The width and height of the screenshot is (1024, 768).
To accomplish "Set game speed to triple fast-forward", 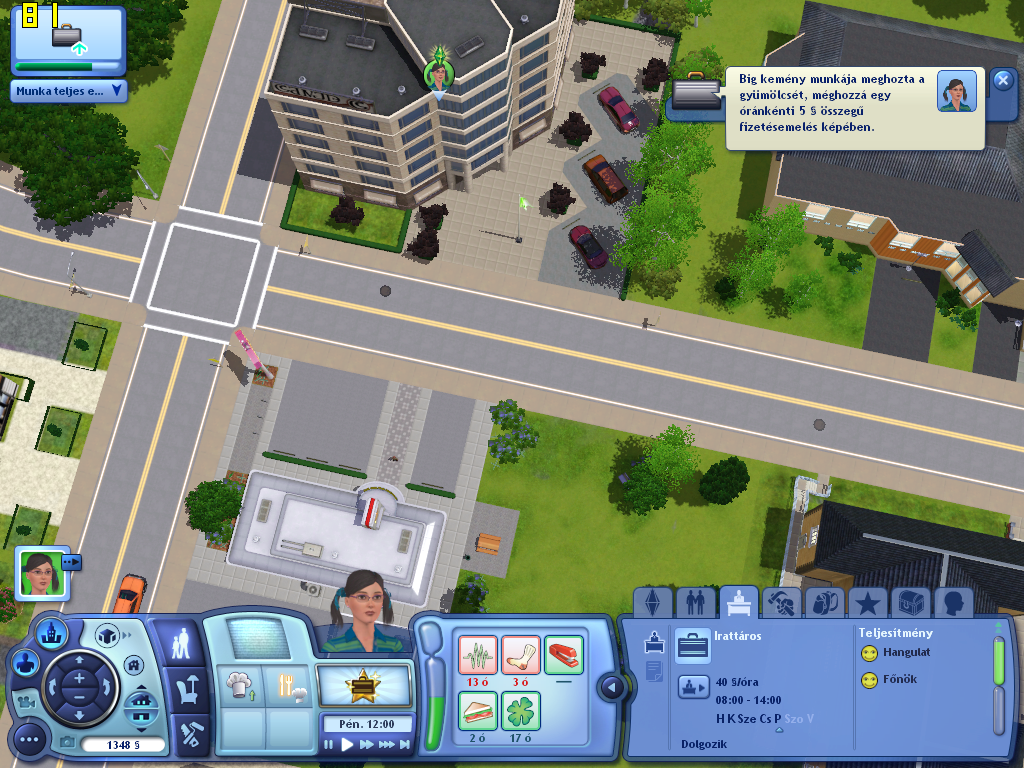I will [386, 745].
